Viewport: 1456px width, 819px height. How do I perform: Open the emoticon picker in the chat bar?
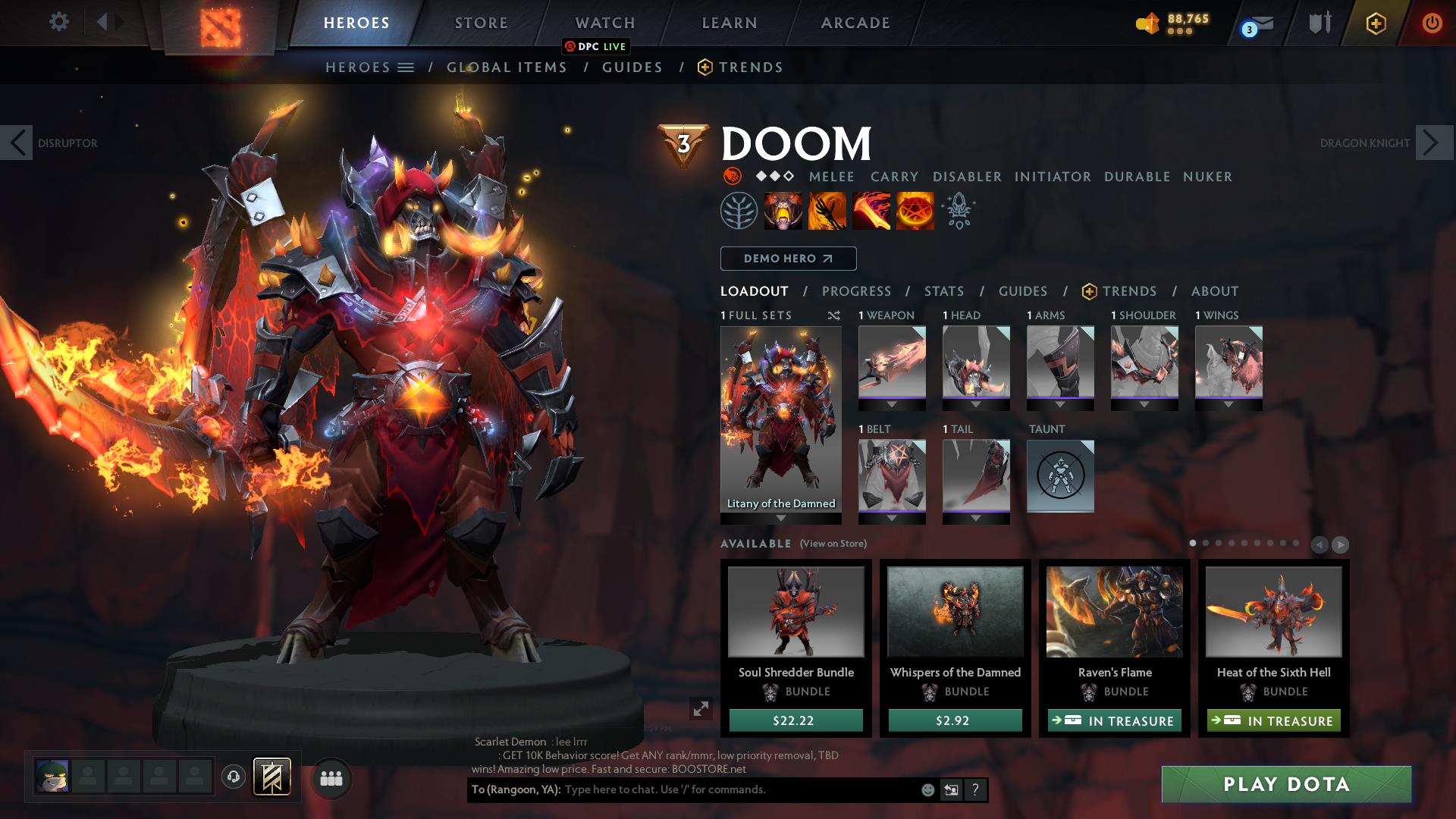[x=928, y=790]
